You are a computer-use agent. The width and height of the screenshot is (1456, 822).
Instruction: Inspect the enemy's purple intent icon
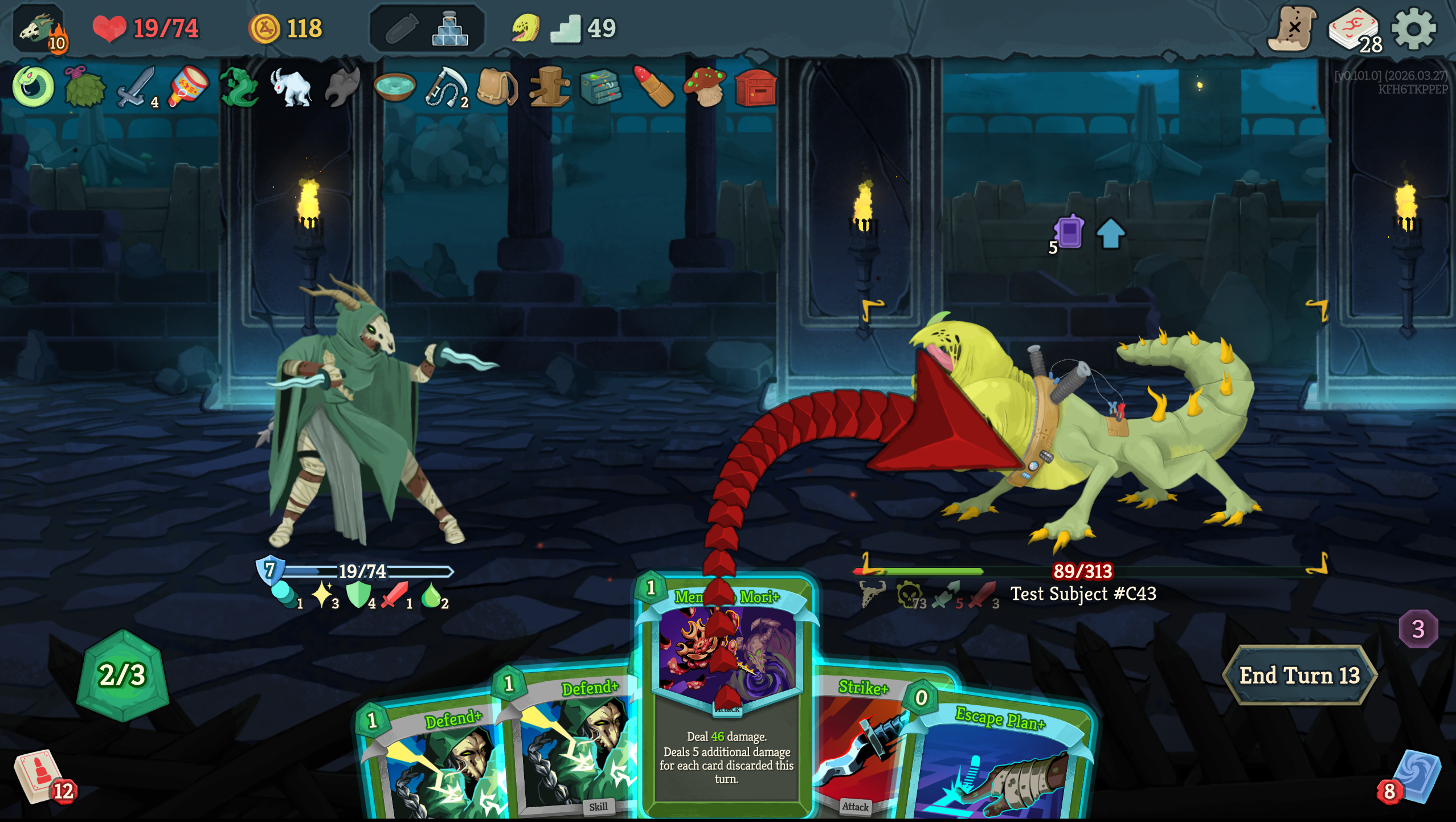(x=1069, y=232)
